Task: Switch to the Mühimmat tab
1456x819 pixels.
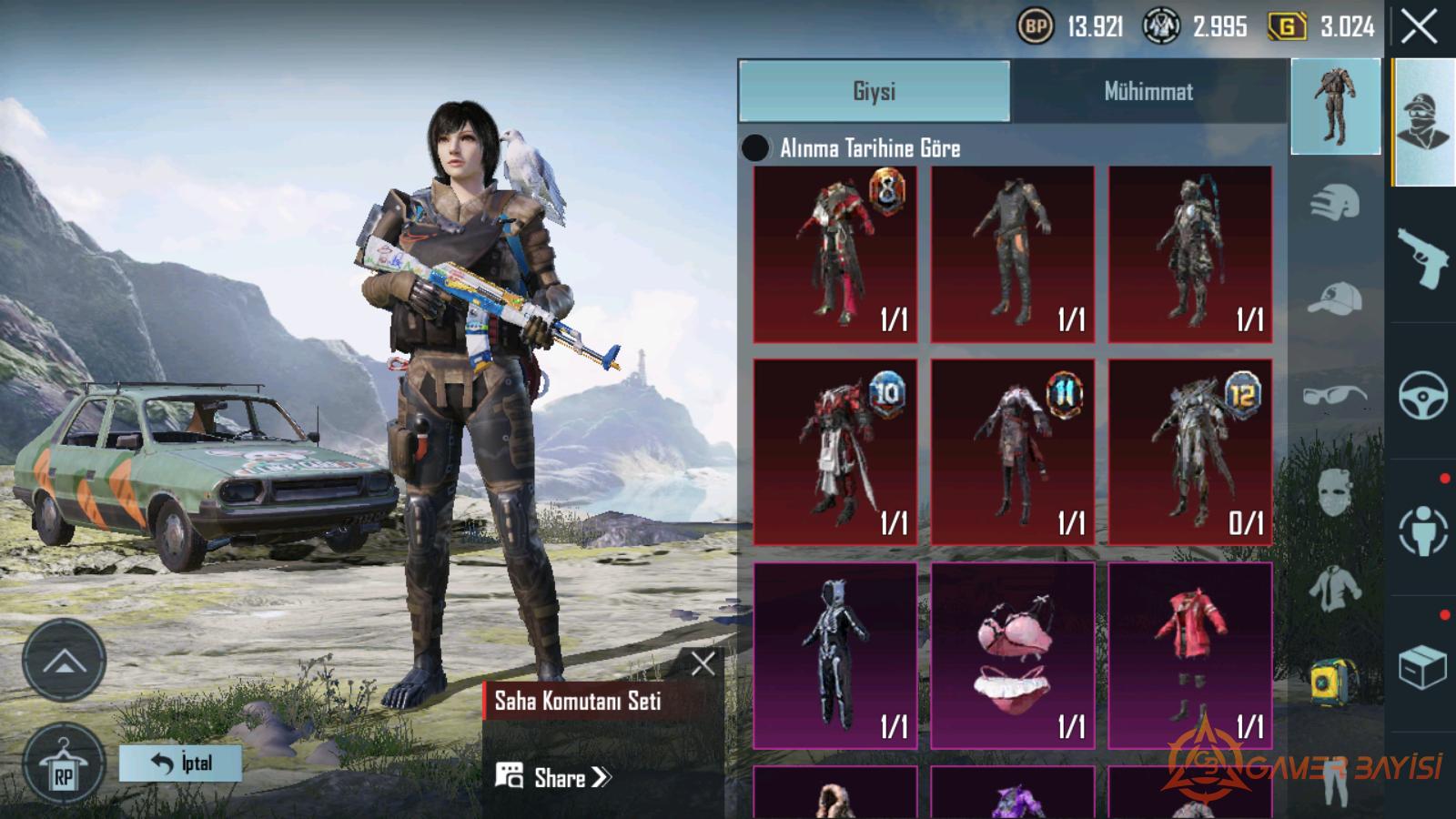Action: pos(1148,91)
